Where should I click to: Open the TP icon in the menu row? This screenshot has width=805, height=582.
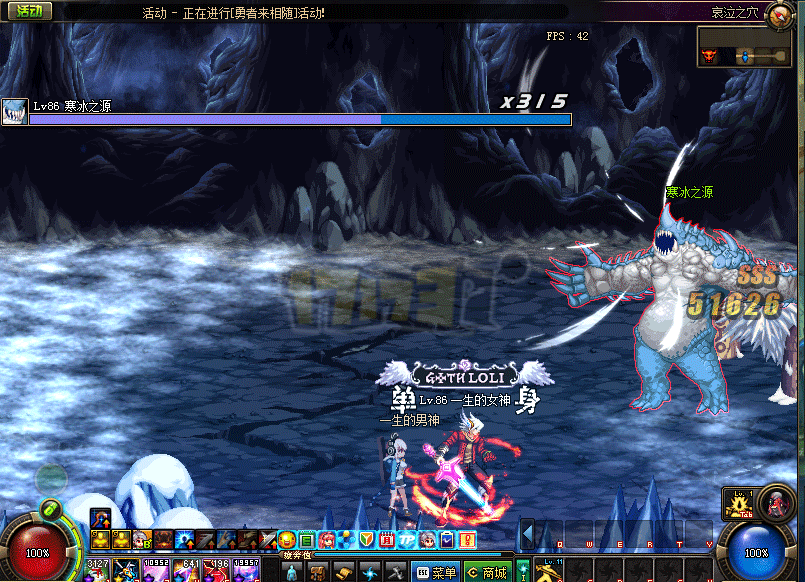point(407,540)
